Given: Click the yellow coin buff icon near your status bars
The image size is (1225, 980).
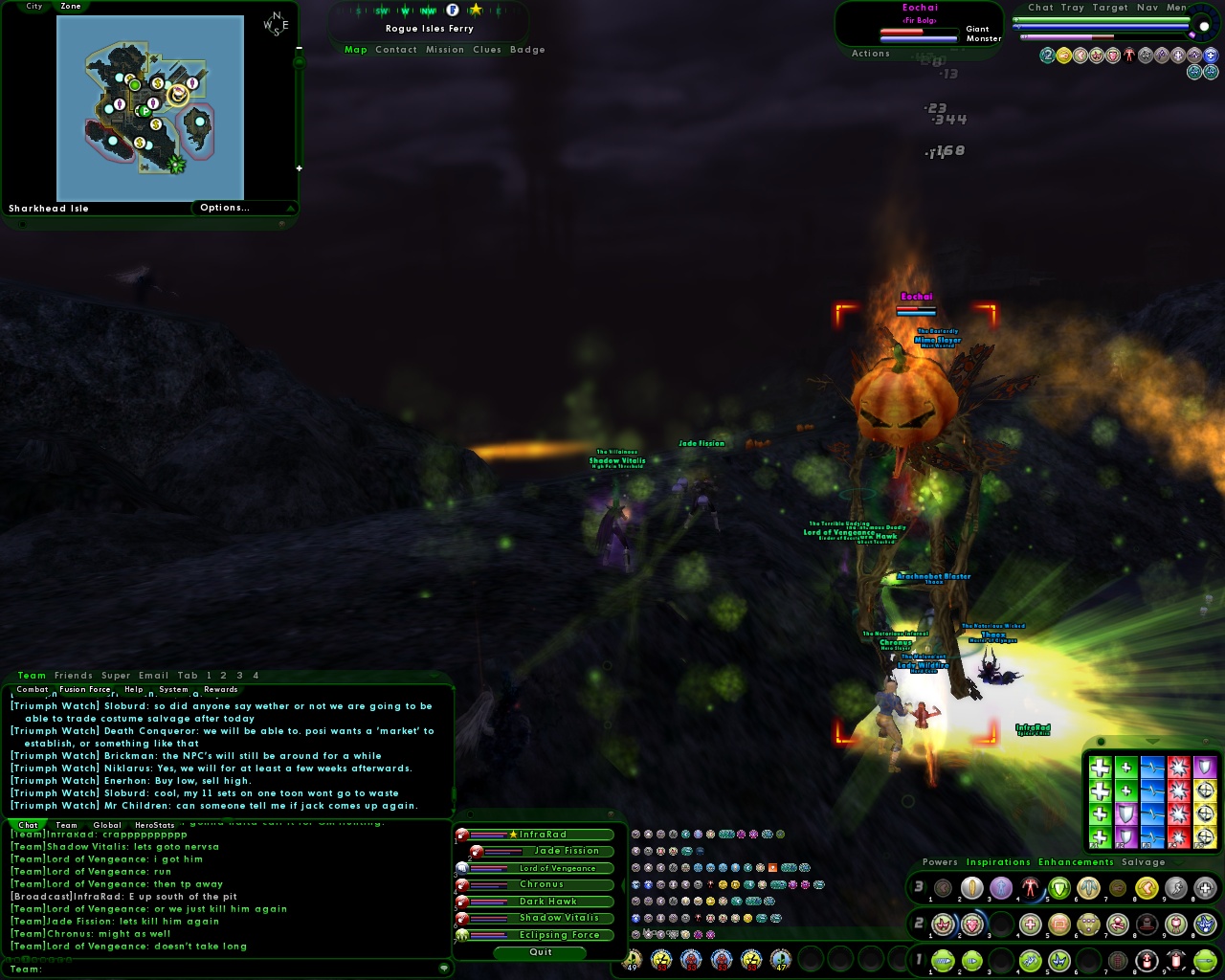Looking at the screenshot, I should (x=1064, y=55).
